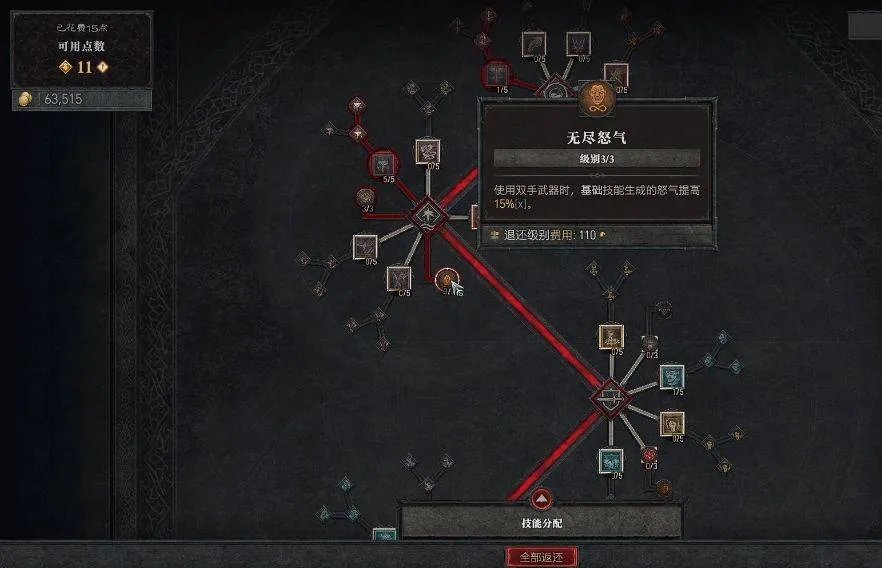The width and height of the screenshot is (882, 568).
Task: Choose the skill node ranked 5/5
Action: click(x=384, y=165)
